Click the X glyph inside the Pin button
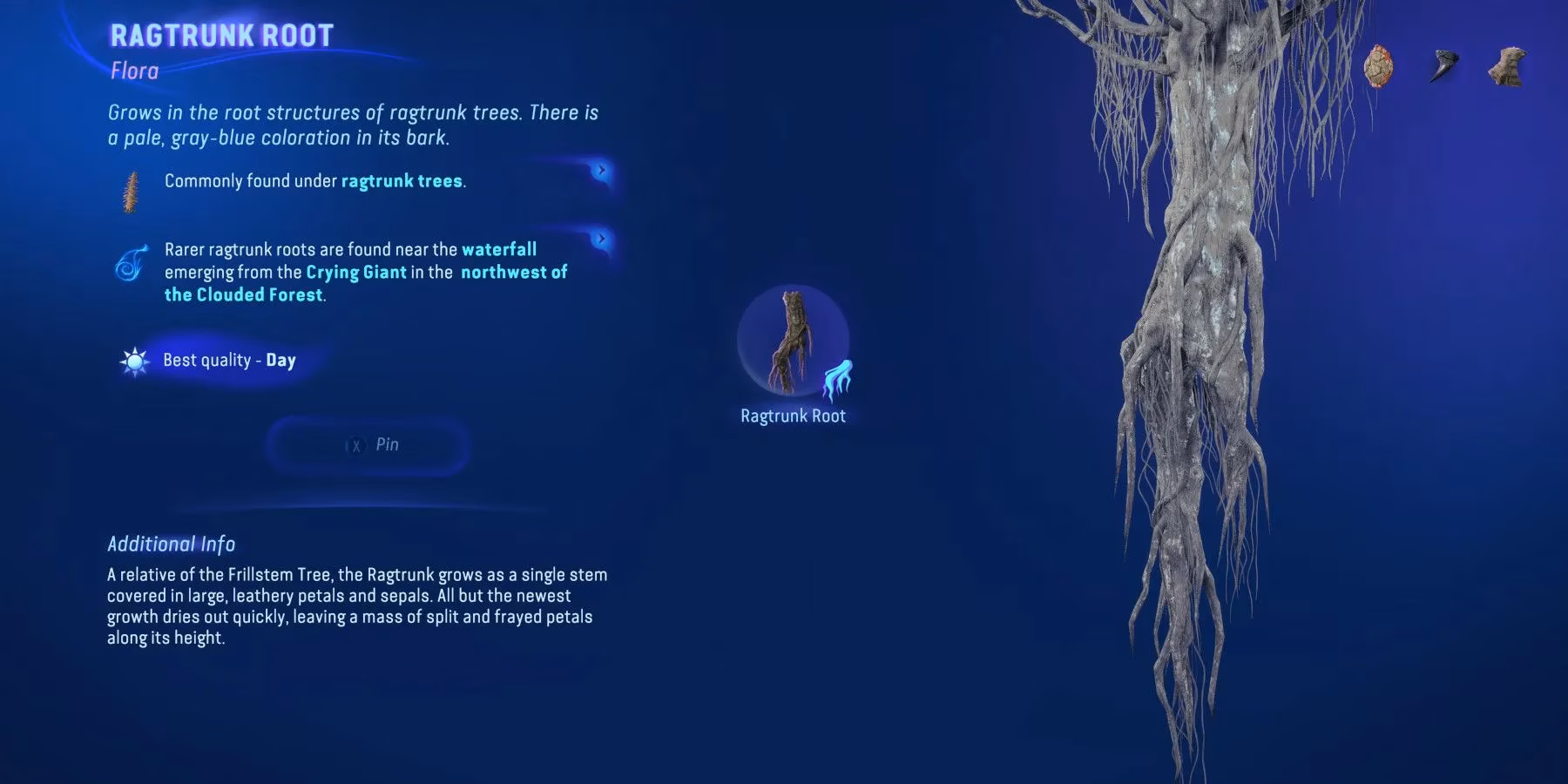This screenshot has width=1568, height=784. point(355,444)
